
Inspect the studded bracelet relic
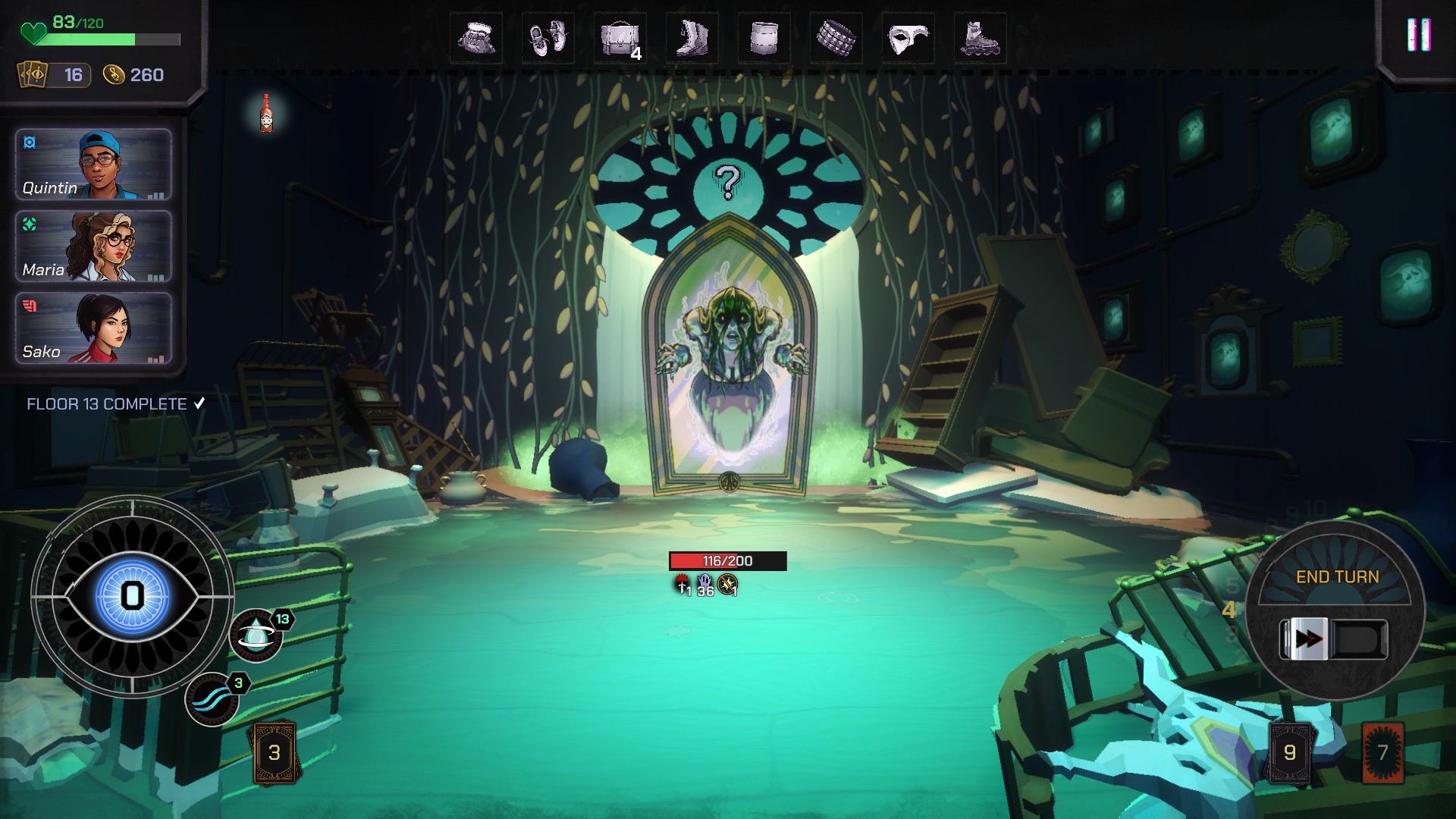click(836, 38)
